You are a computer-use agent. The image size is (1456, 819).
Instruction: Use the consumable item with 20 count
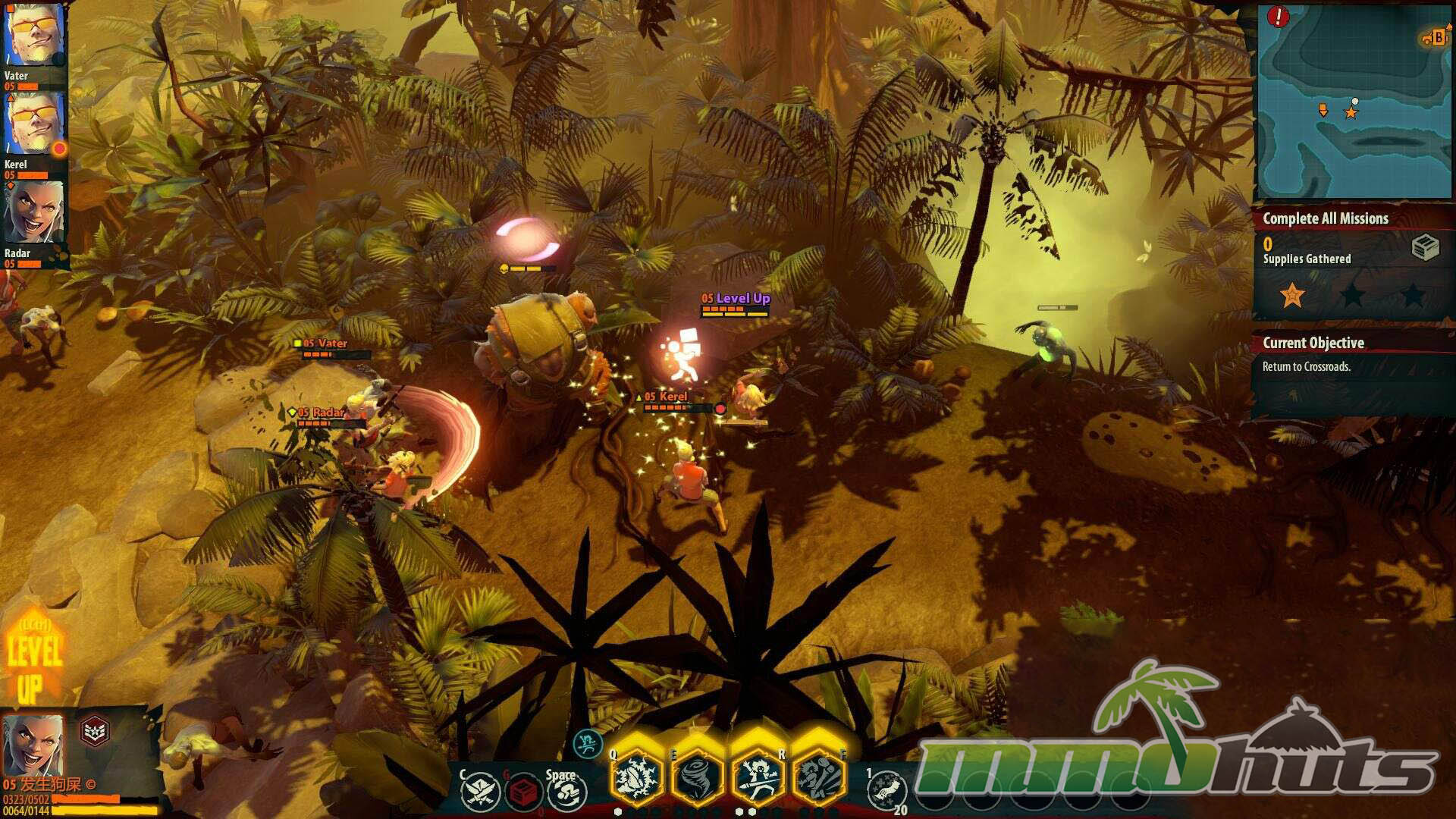pyautogui.click(x=886, y=792)
